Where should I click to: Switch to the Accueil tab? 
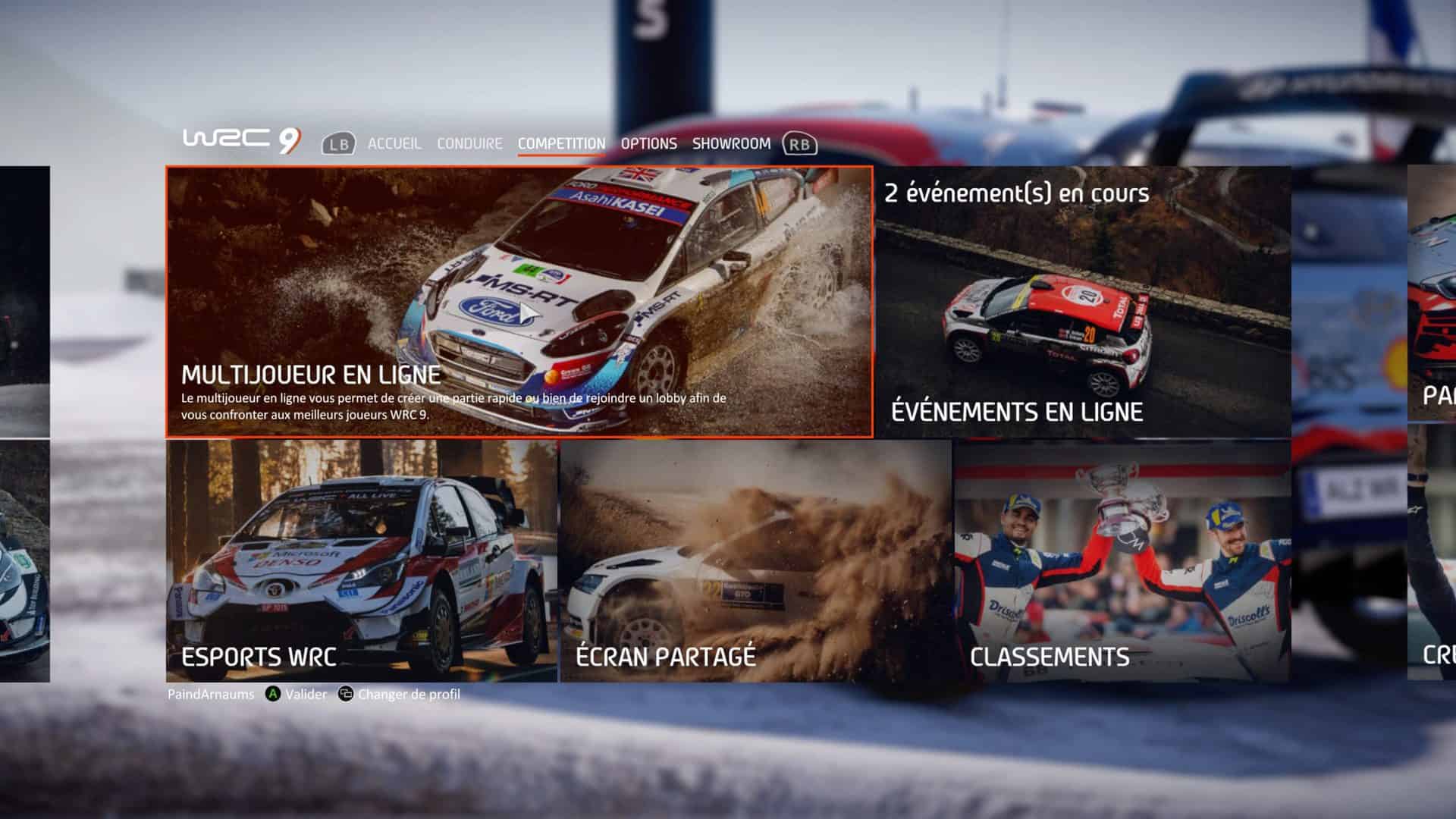[394, 143]
